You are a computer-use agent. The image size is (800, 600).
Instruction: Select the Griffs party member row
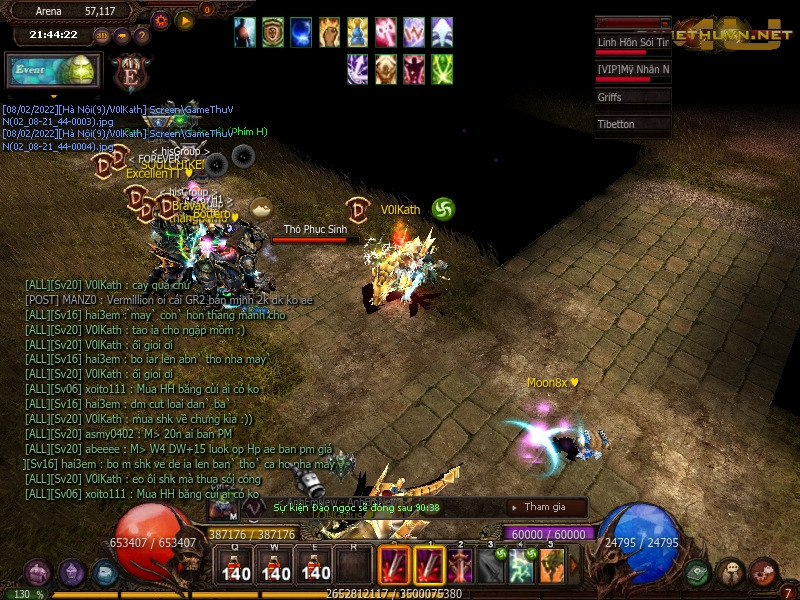(632, 97)
